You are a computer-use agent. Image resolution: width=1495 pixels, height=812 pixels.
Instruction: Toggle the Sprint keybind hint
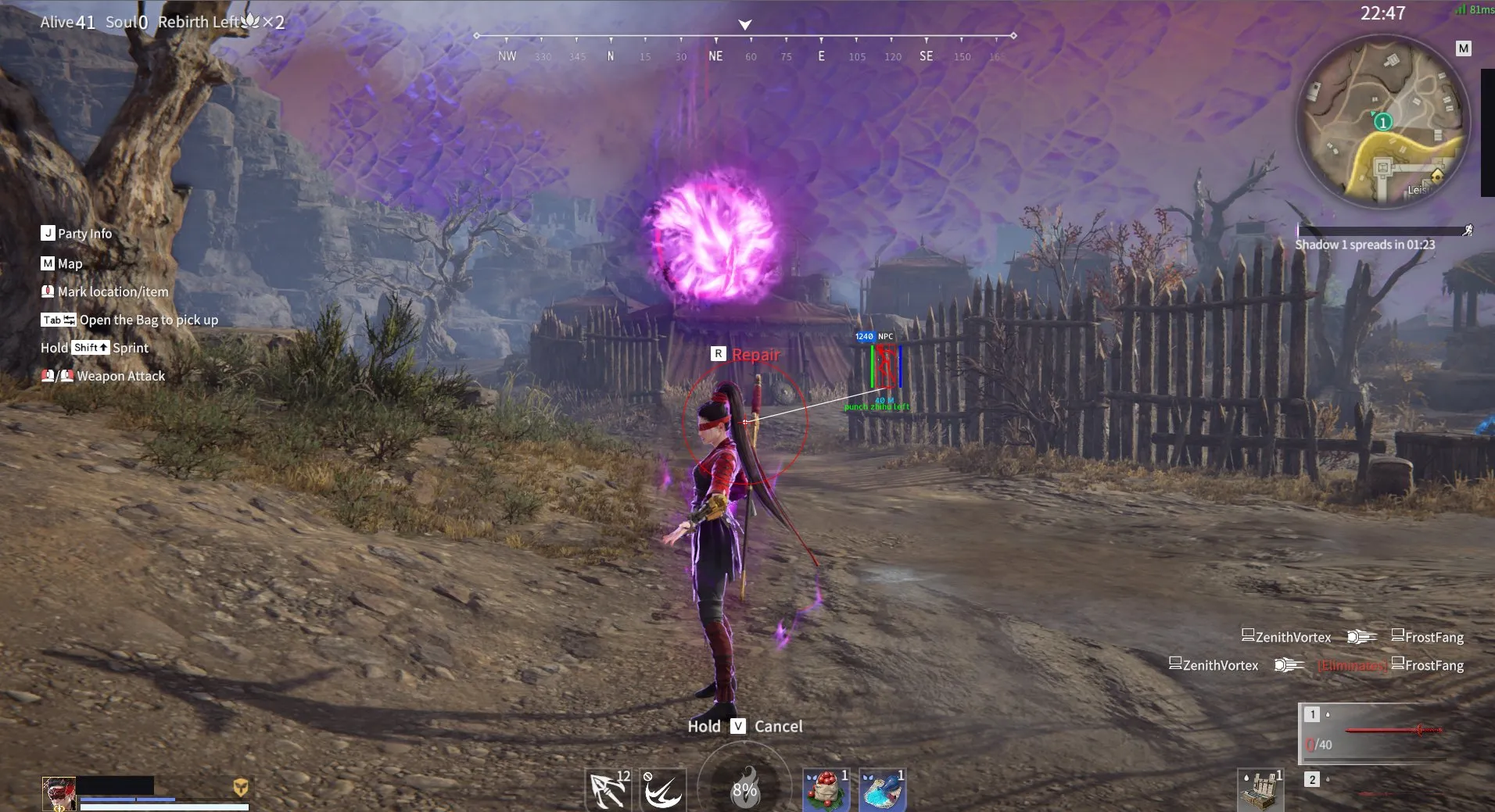coord(94,348)
